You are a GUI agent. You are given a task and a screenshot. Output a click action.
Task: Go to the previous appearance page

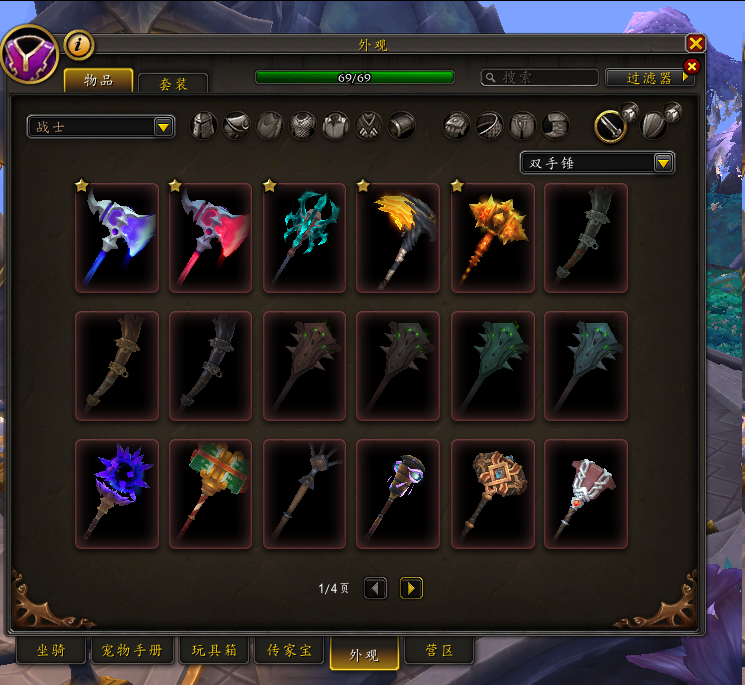(375, 588)
